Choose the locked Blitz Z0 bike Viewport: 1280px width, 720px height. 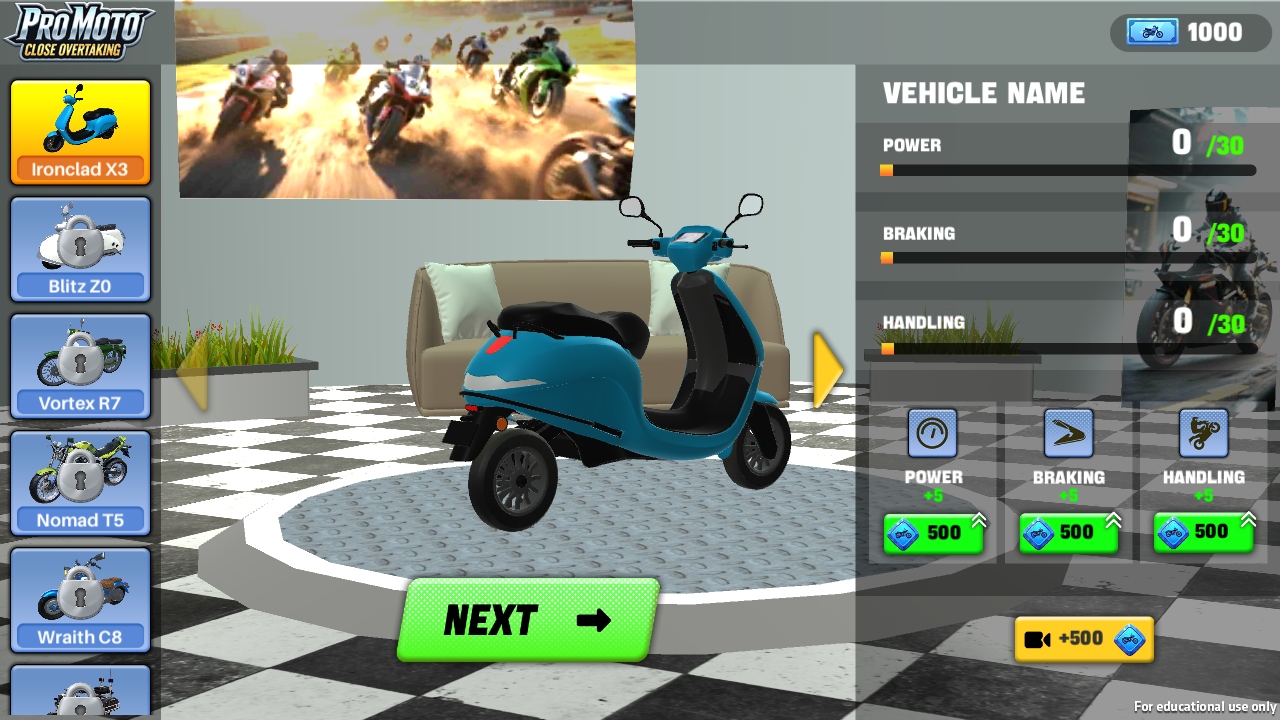click(80, 250)
